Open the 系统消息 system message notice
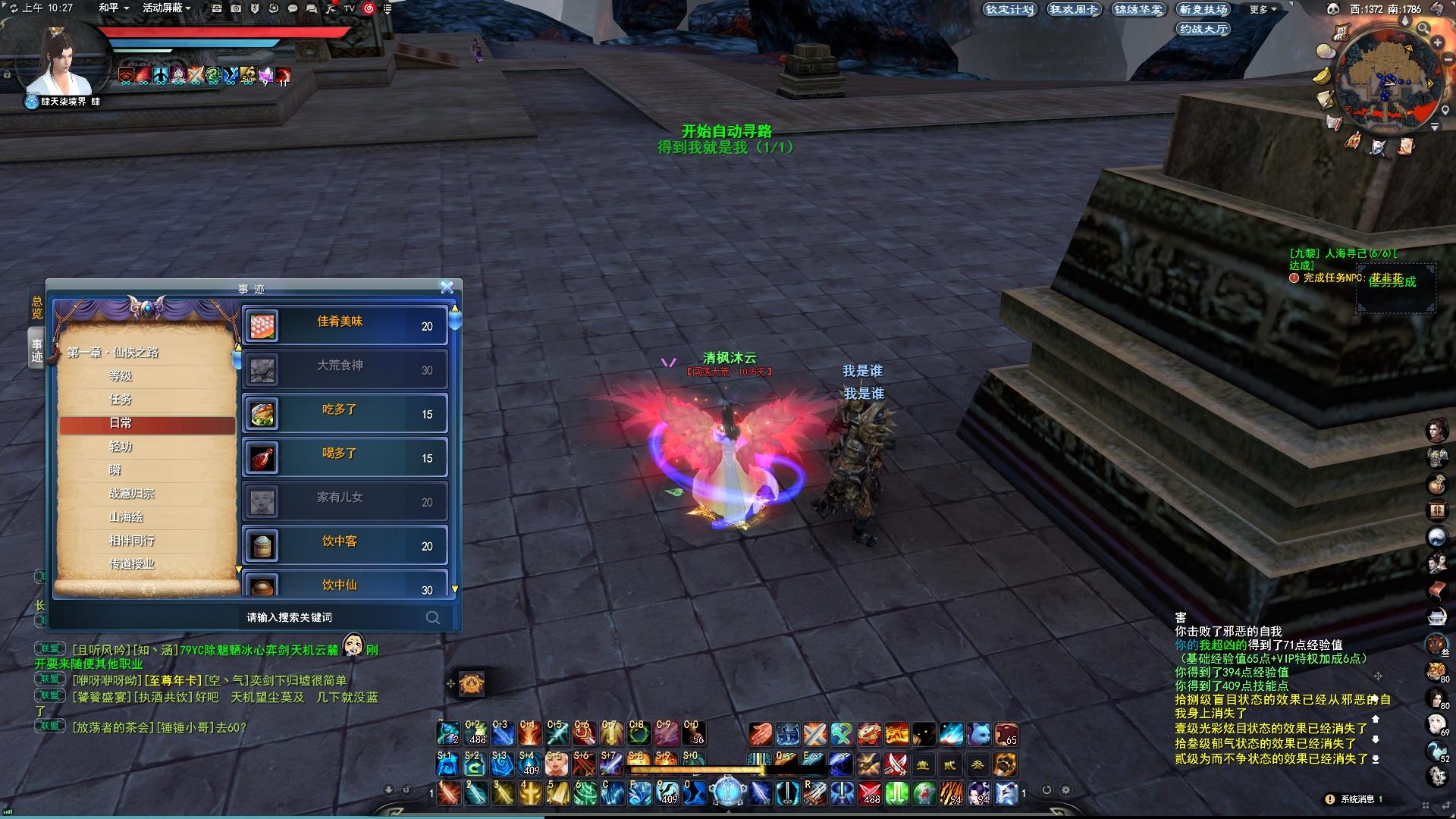Viewport: 1456px width, 819px height. click(x=1357, y=799)
